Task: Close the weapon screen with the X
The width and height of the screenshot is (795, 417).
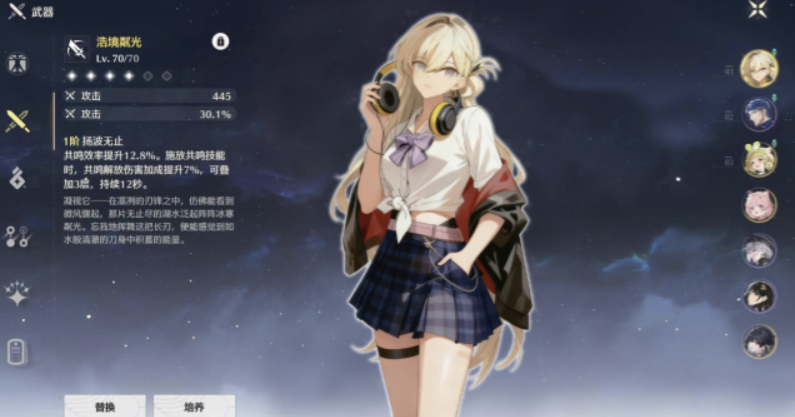Action: (x=758, y=11)
